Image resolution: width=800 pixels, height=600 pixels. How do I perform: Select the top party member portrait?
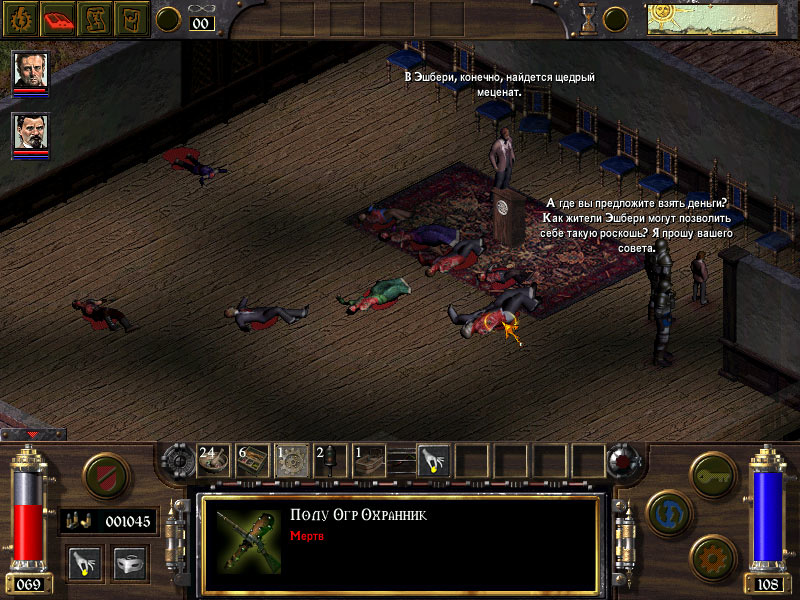tap(31, 72)
